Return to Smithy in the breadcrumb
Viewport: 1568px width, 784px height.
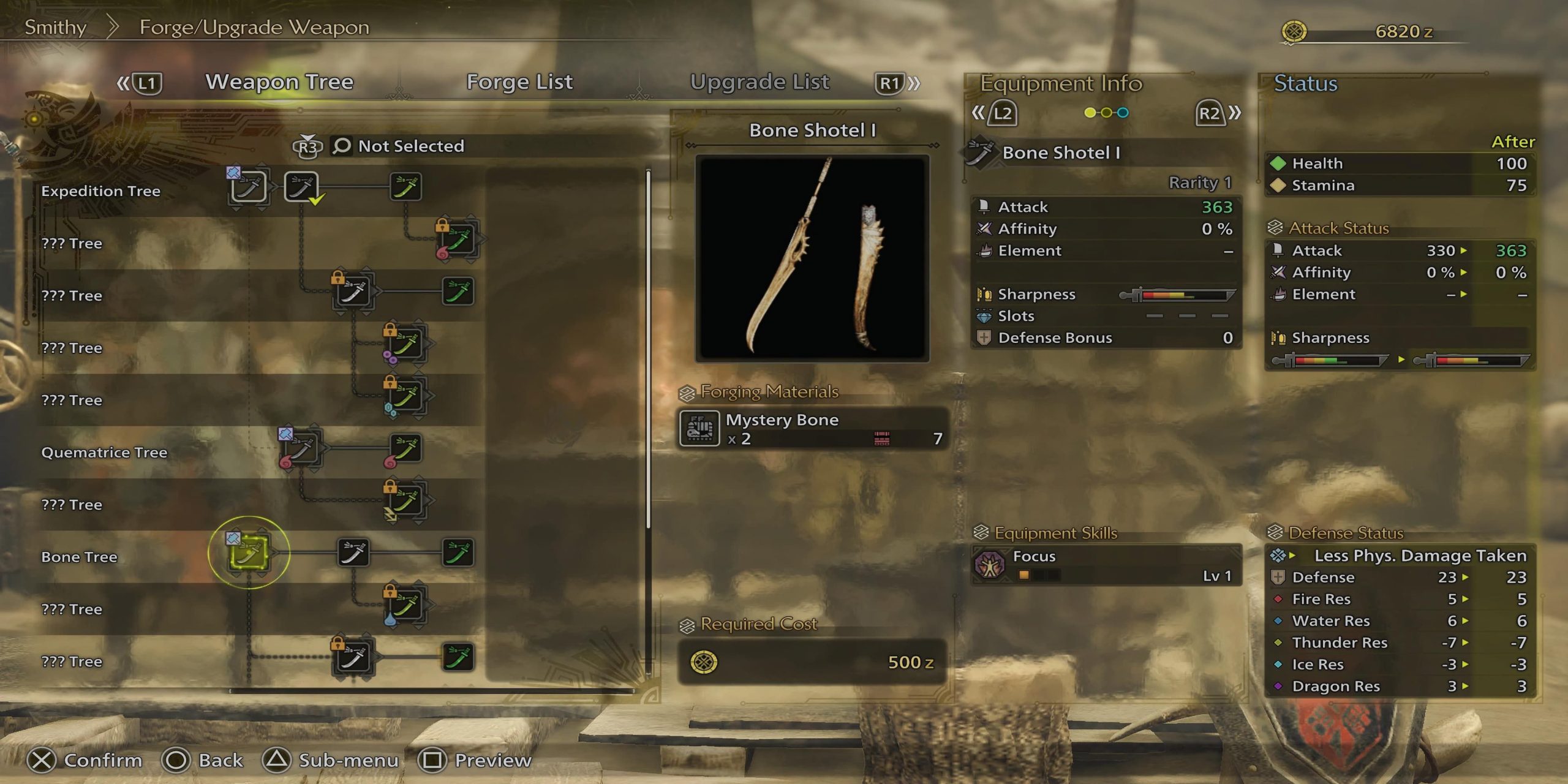55,28
